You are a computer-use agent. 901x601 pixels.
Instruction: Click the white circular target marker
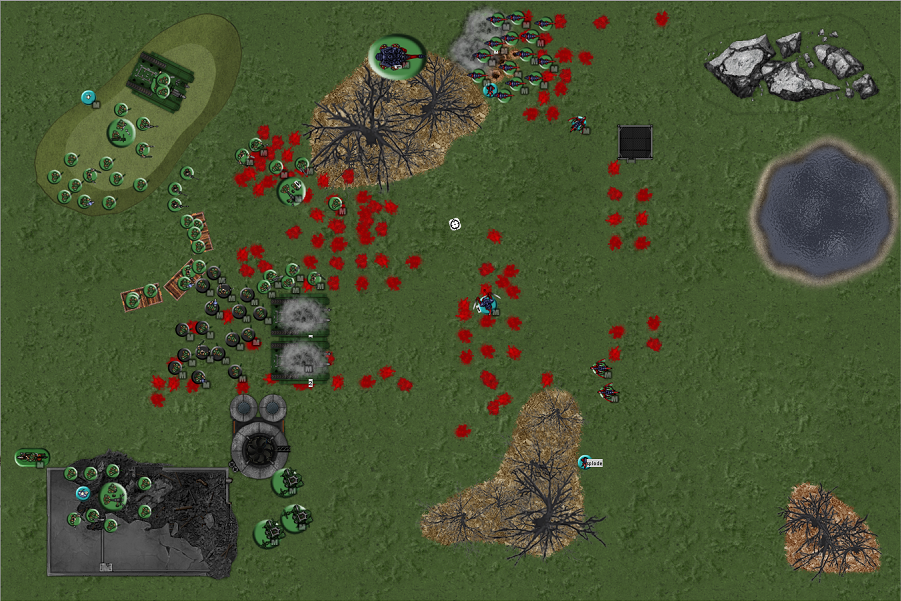(x=455, y=224)
